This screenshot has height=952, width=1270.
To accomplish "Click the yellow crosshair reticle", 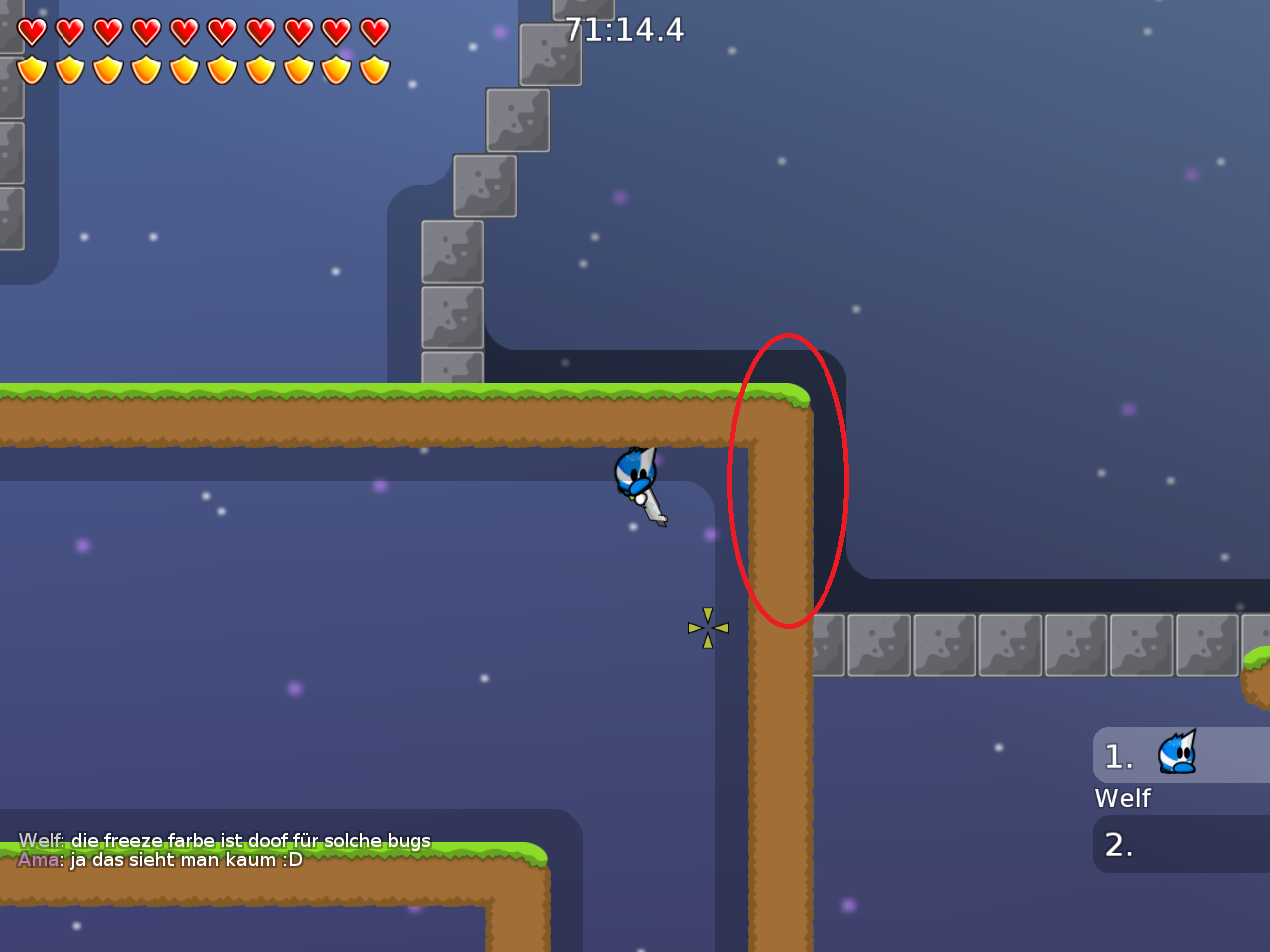I will click(x=707, y=627).
